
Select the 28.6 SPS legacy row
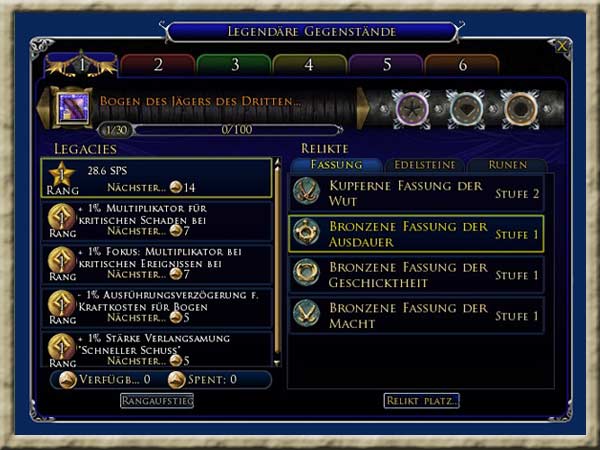[x=158, y=178]
